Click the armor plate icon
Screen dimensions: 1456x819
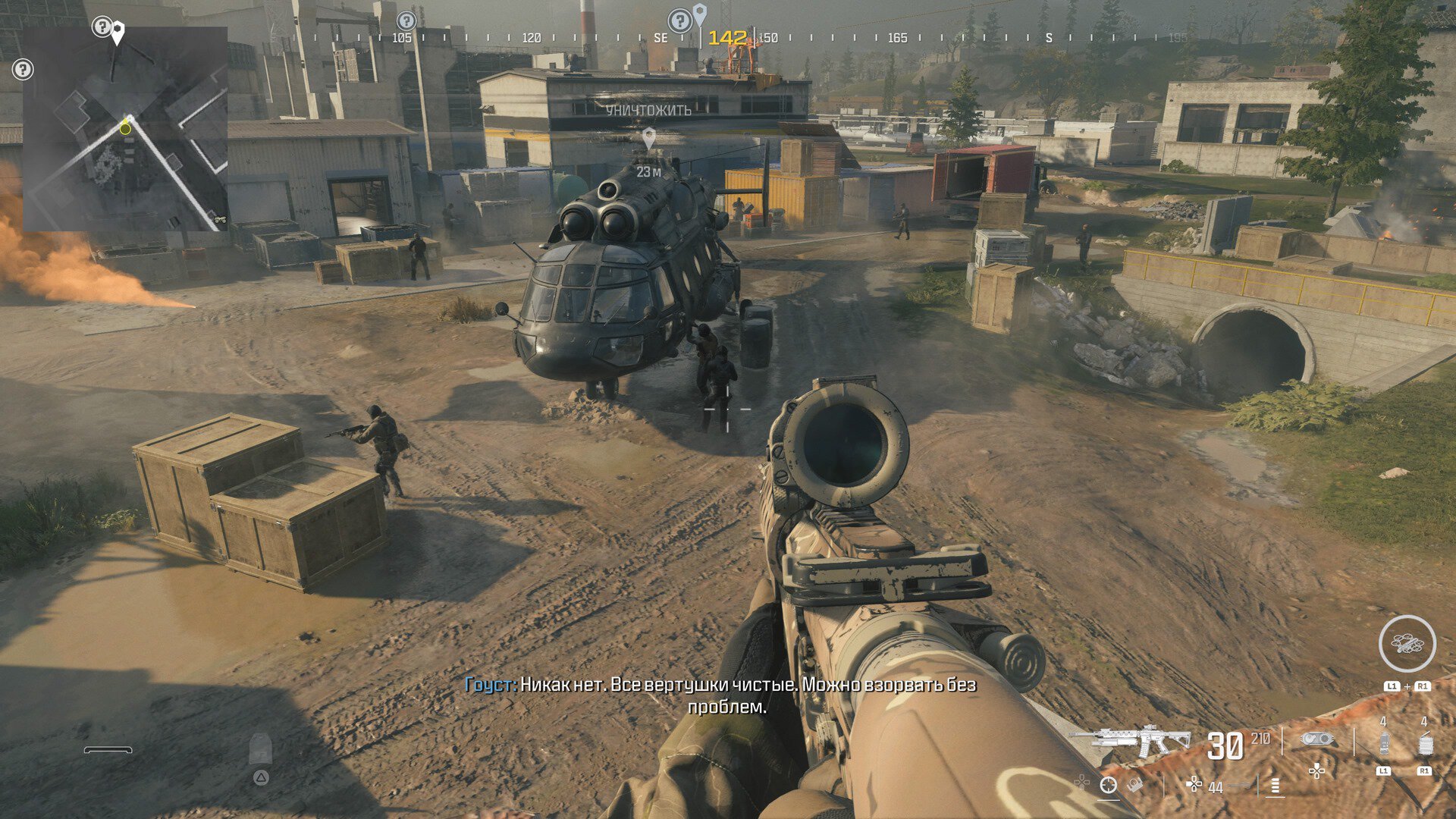(x=260, y=749)
